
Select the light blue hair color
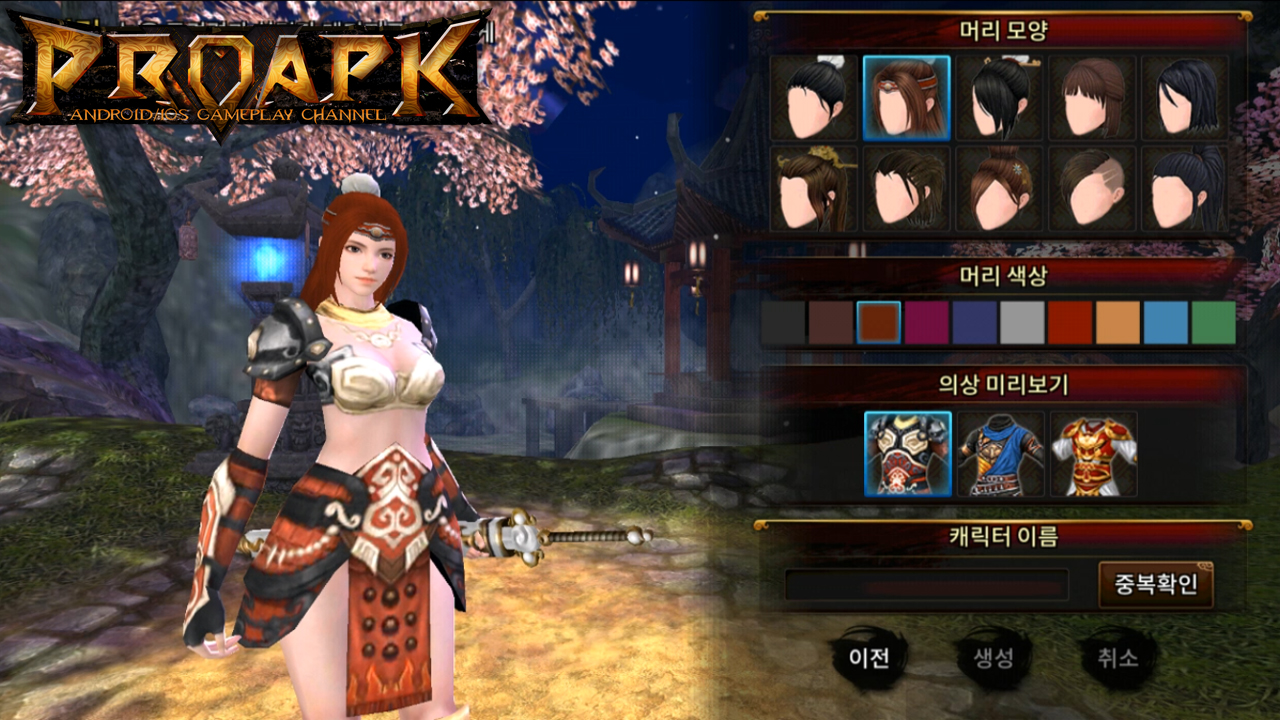(1166, 323)
